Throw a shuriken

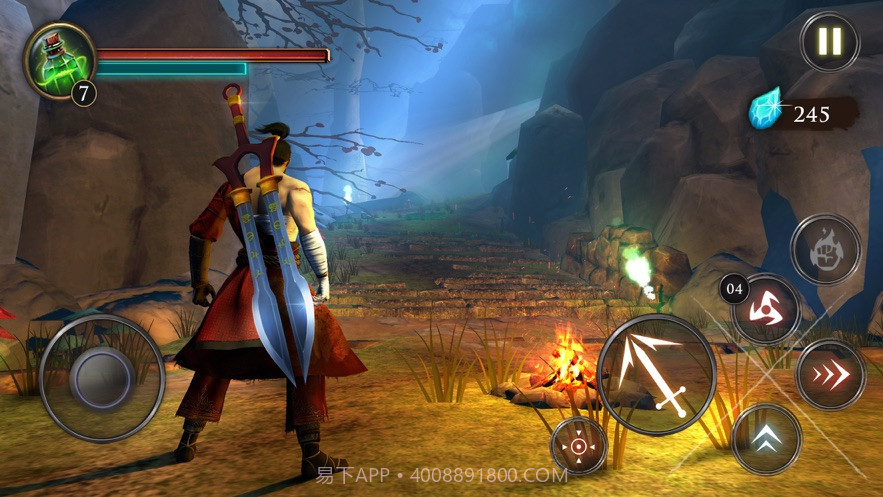pyautogui.click(x=767, y=309)
